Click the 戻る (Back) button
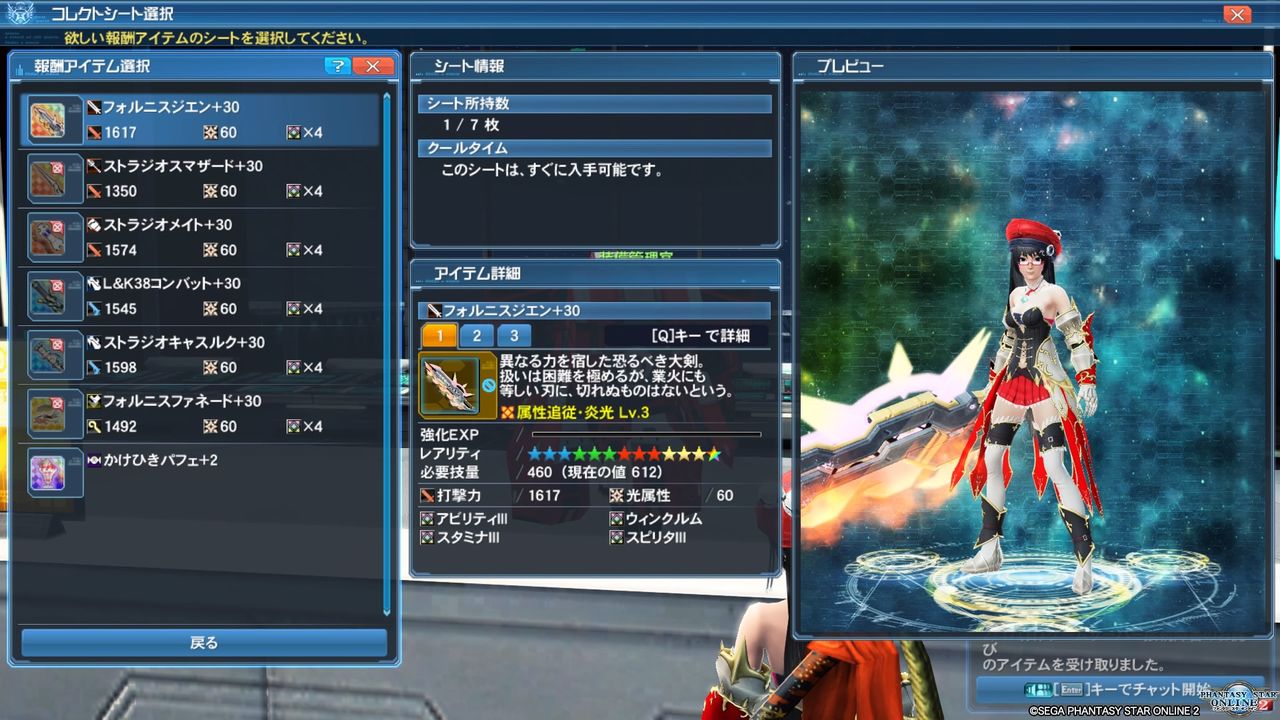Viewport: 1280px width, 720px height. [x=204, y=642]
